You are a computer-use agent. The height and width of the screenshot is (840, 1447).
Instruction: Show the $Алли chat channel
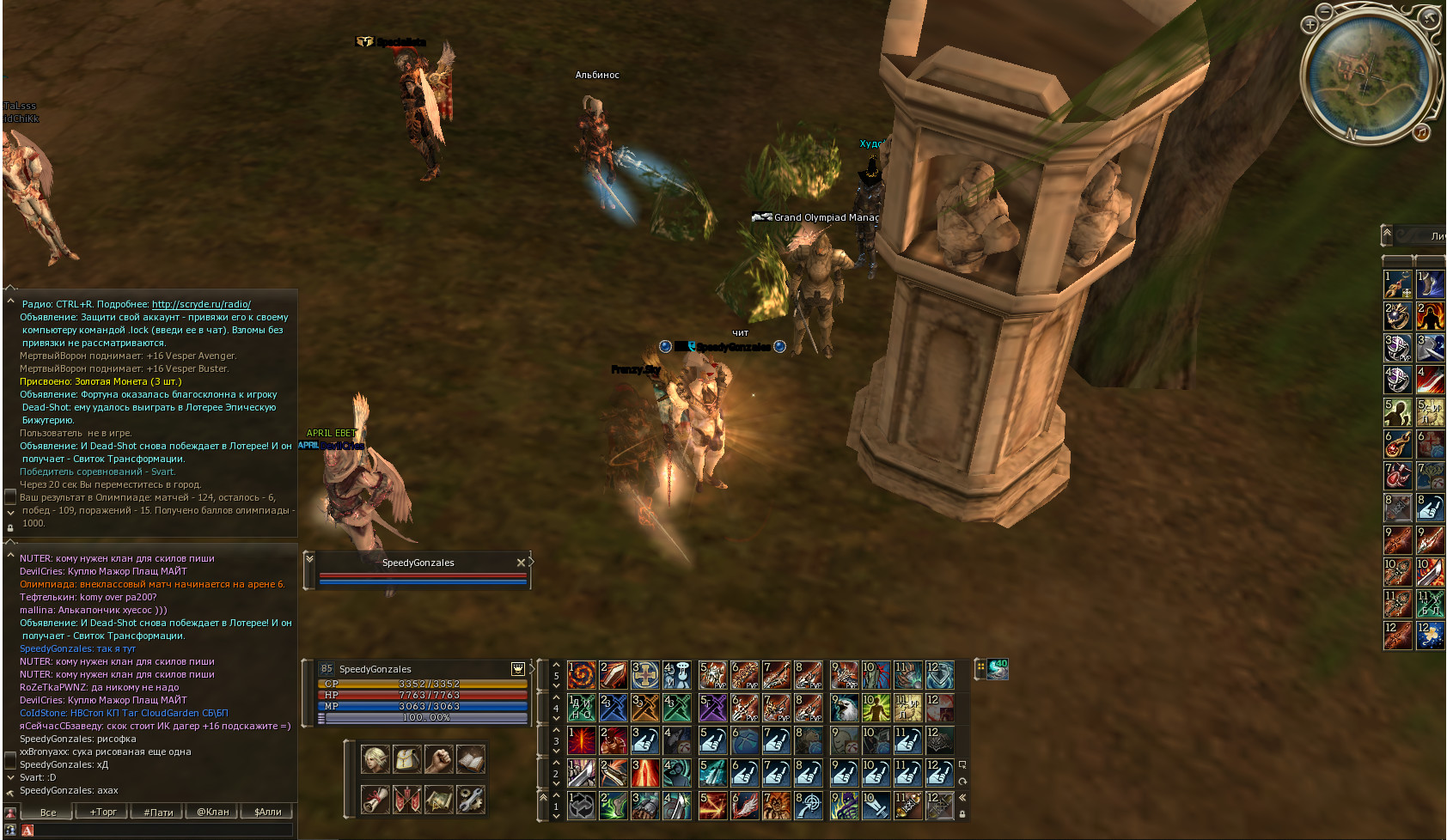(267, 812)
